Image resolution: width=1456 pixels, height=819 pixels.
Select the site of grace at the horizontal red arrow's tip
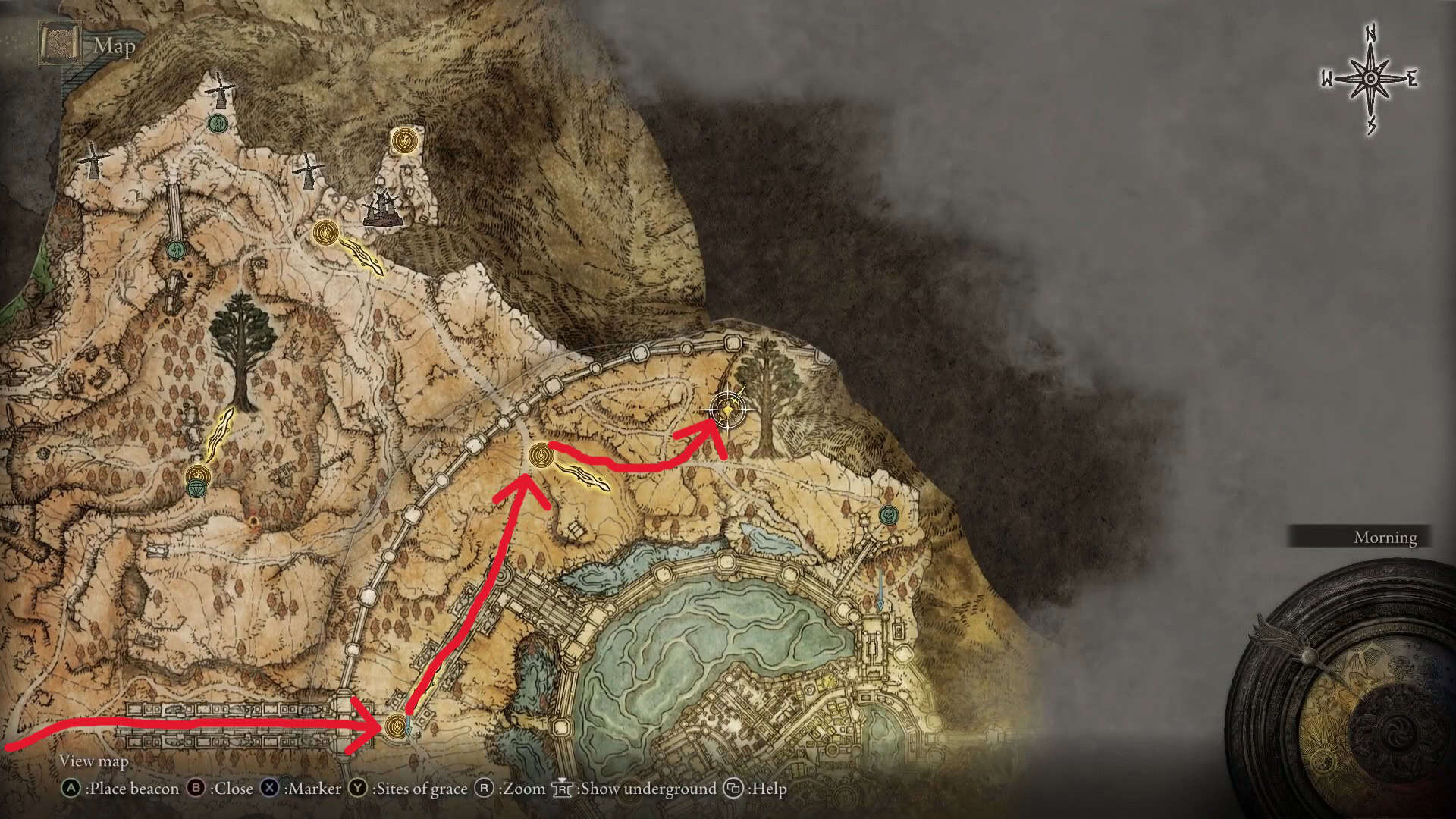396,726
